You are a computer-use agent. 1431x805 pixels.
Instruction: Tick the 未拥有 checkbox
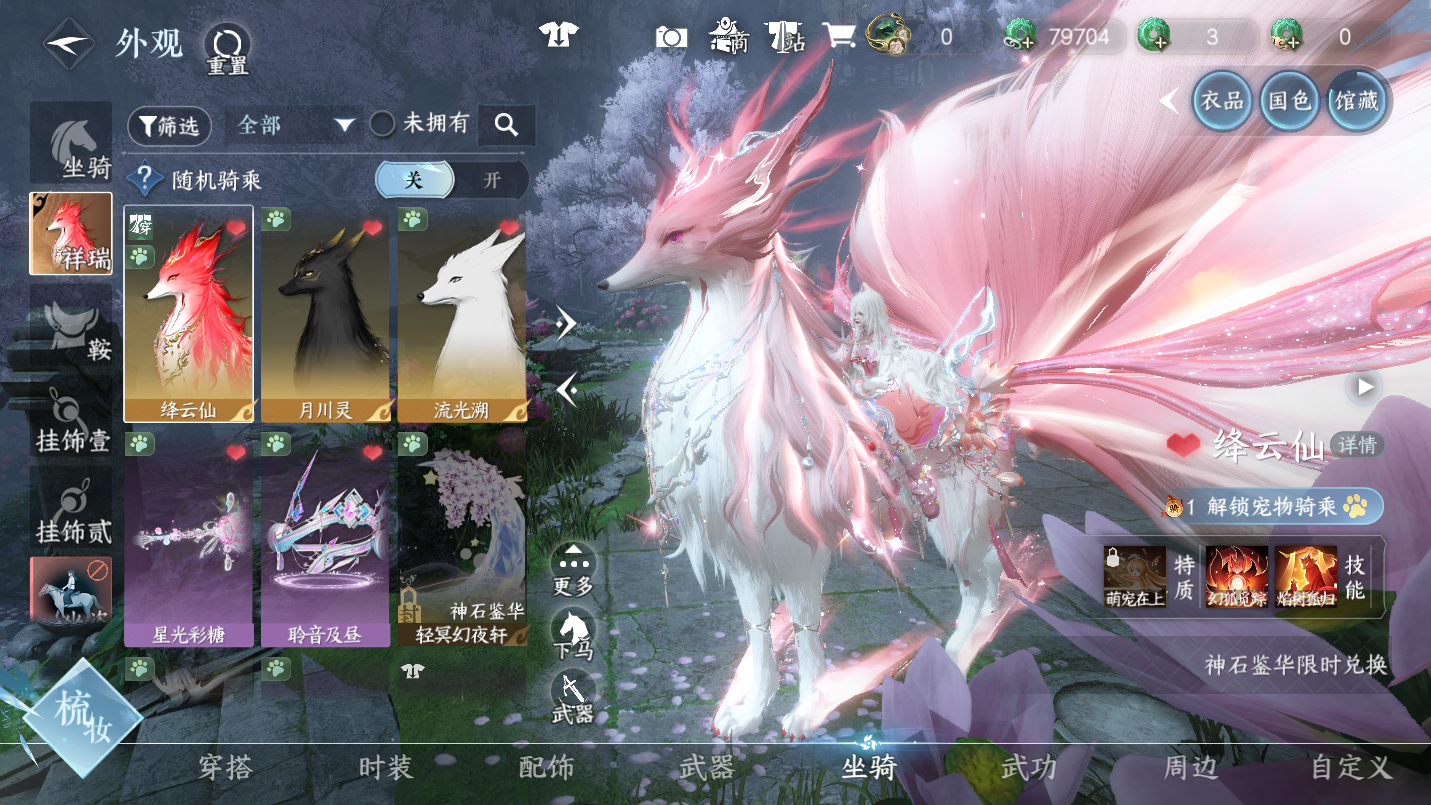point(383,124)
